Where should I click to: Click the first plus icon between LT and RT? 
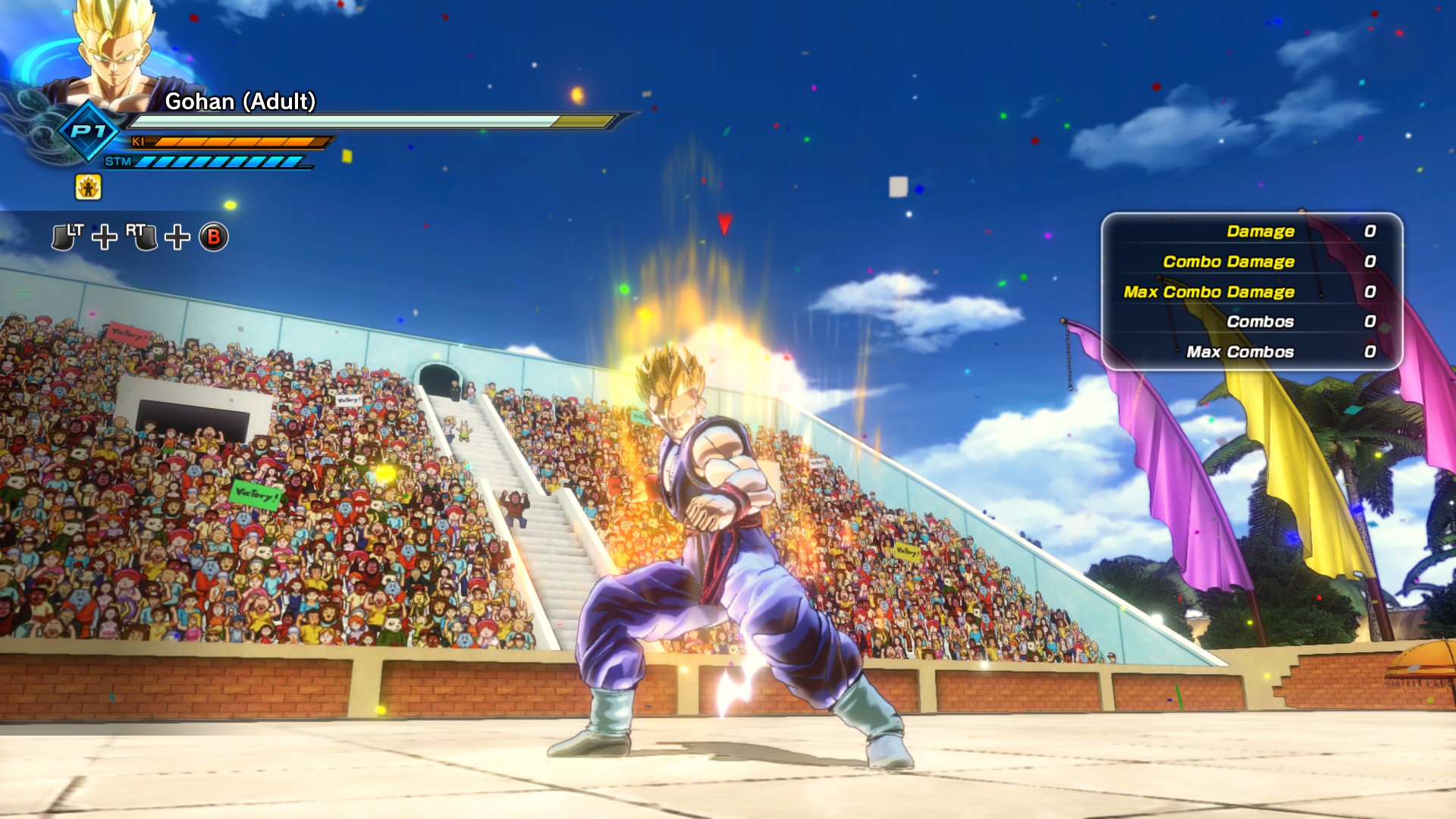click(x=104, y=239)
